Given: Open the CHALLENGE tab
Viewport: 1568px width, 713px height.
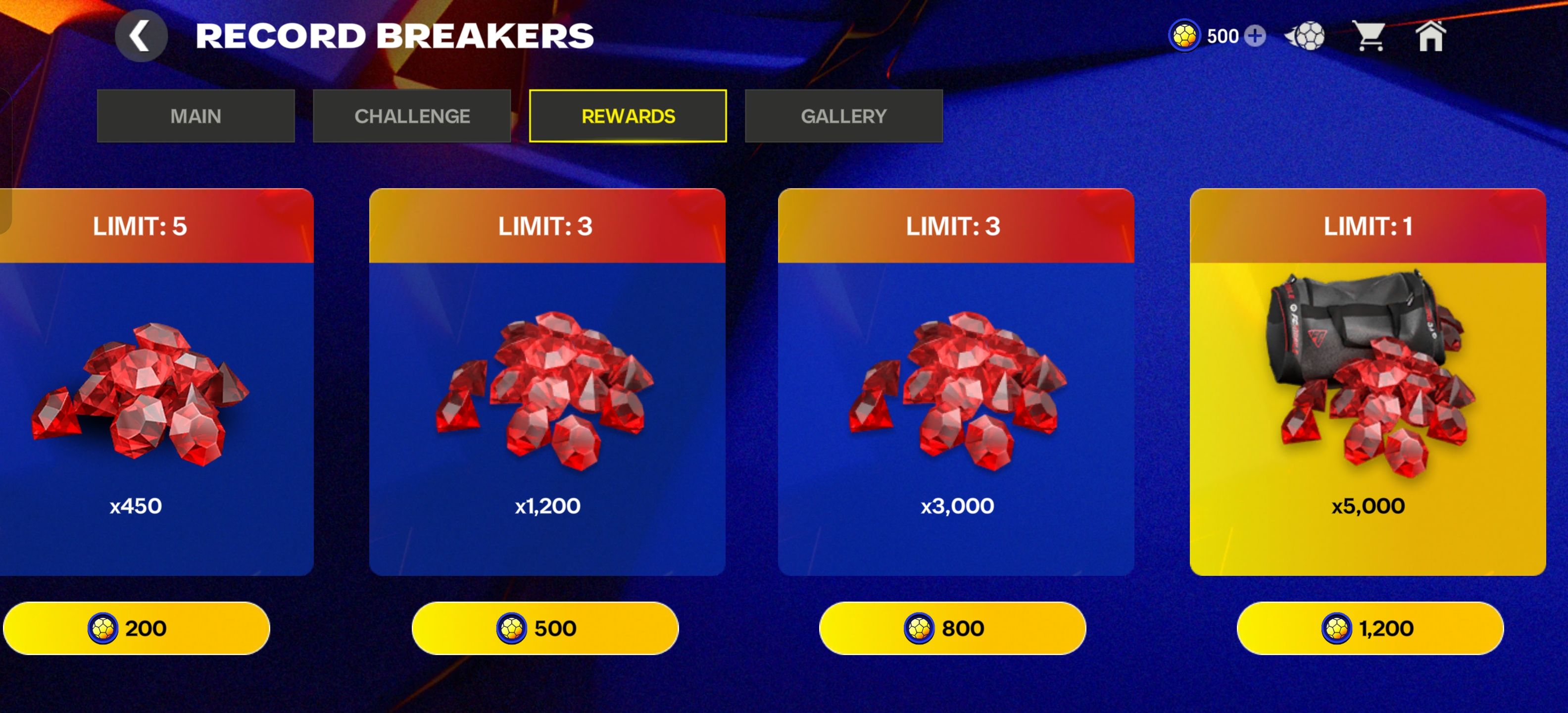Looking at the screenshot, I should click(x=413, y=116).
